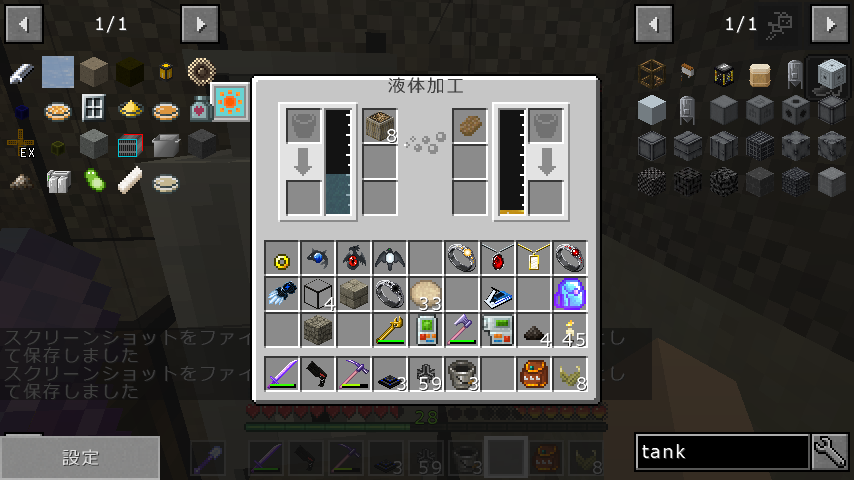The image size is (854, 480).
Task: Show next page of left bookmark panel
Action: [x=200, y=23]
